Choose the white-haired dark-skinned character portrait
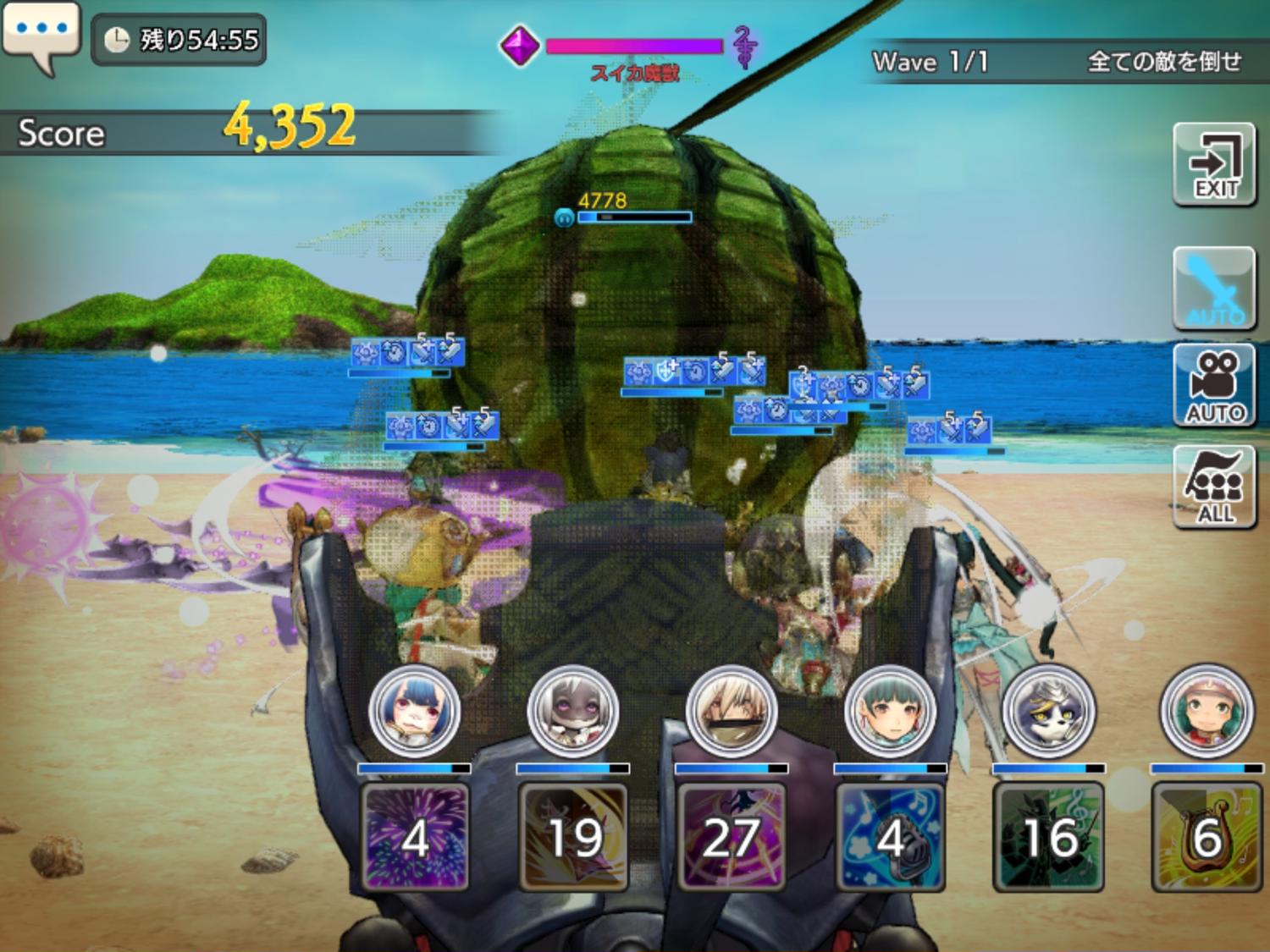 coord(573,710)
